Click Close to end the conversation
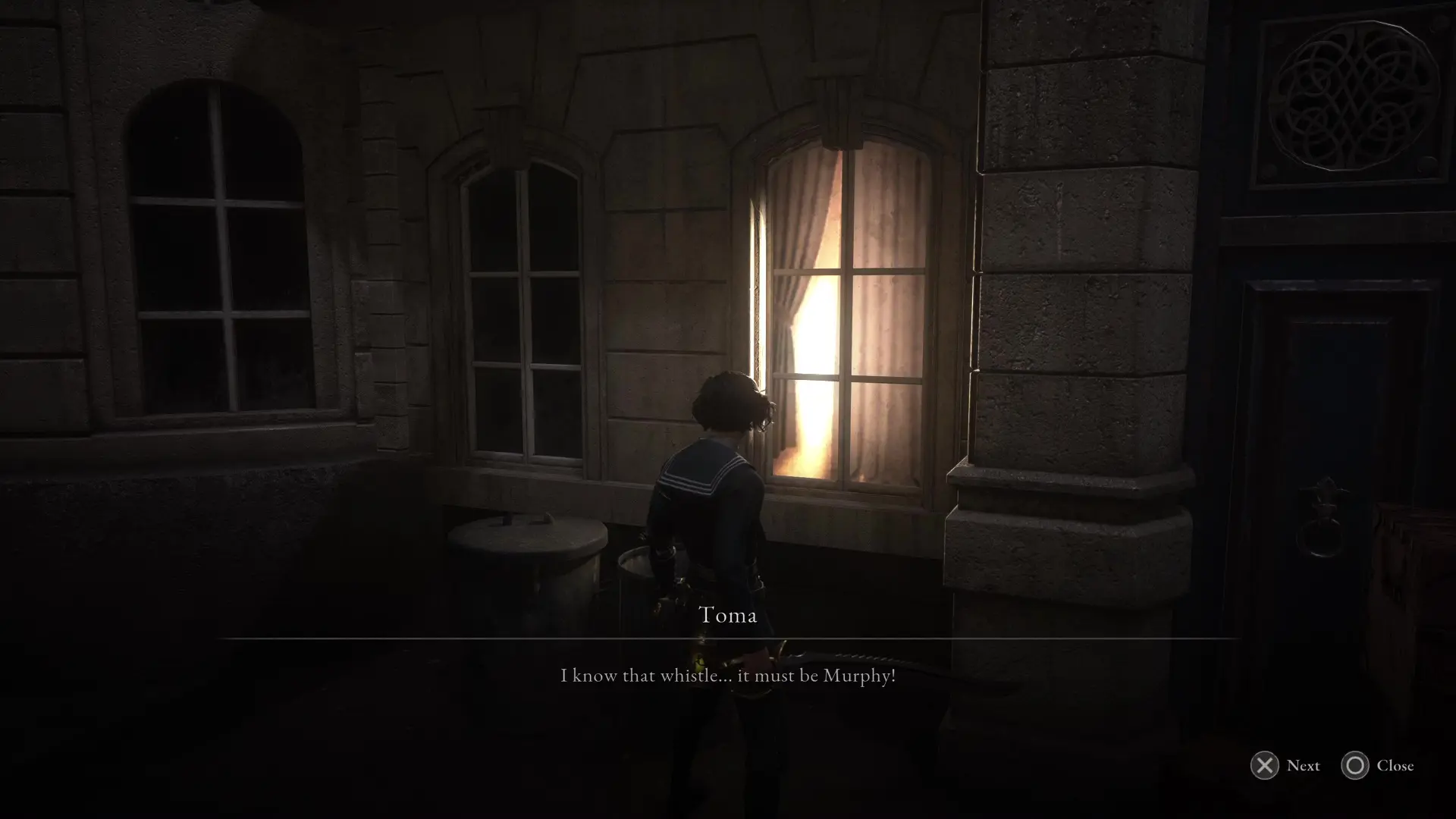This screenshot has height=819, width=1456. pyautogui.click(x=1394, y=766)
